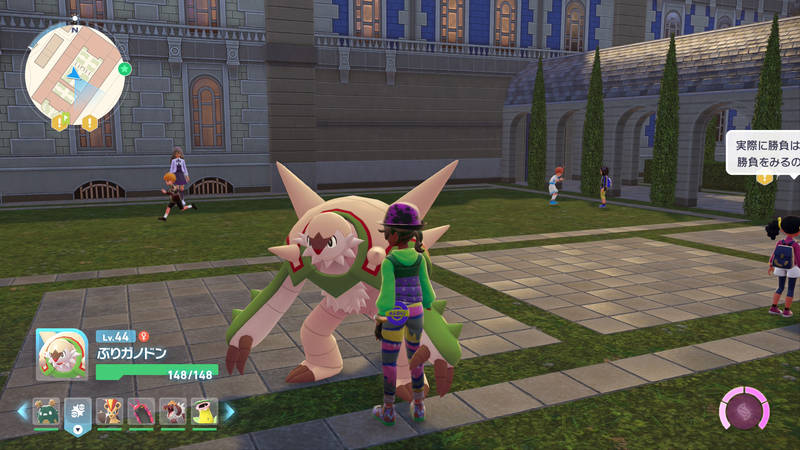Select the active Chesnaught portrait
Screen dimensions: 800x450
click(62, 354)
